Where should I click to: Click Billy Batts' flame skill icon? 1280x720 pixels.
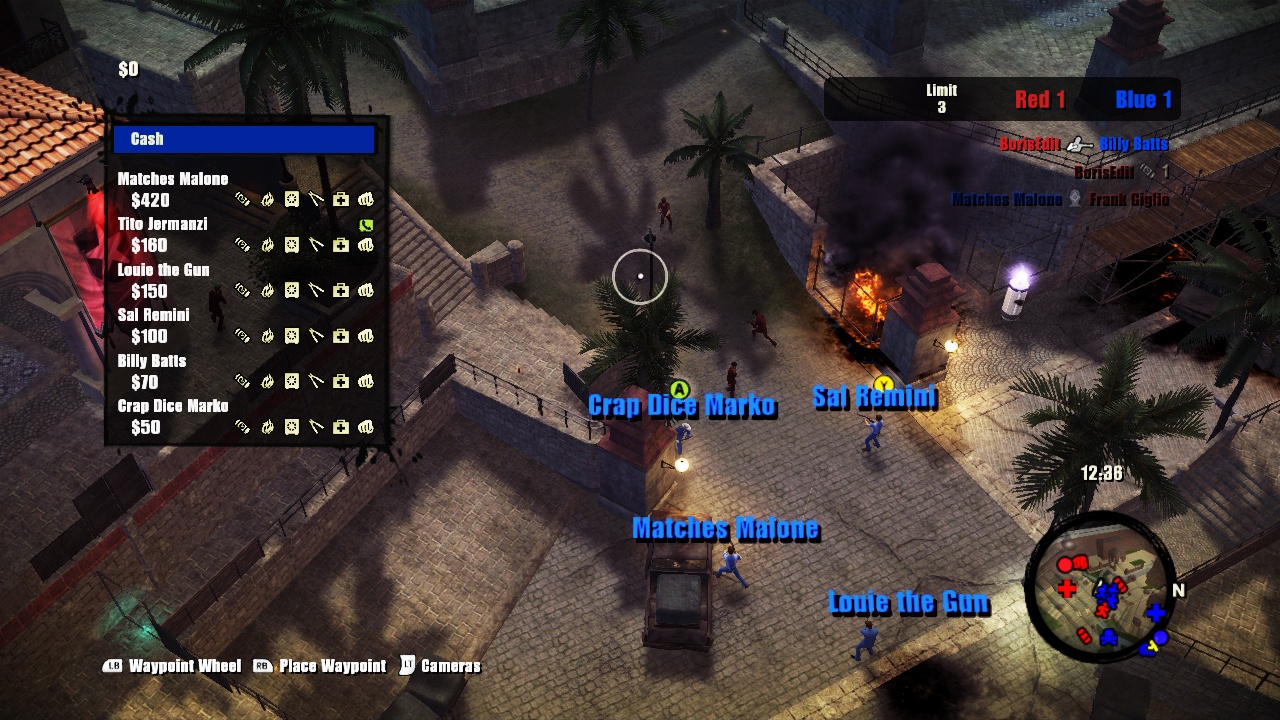click(x=267, y=382)
